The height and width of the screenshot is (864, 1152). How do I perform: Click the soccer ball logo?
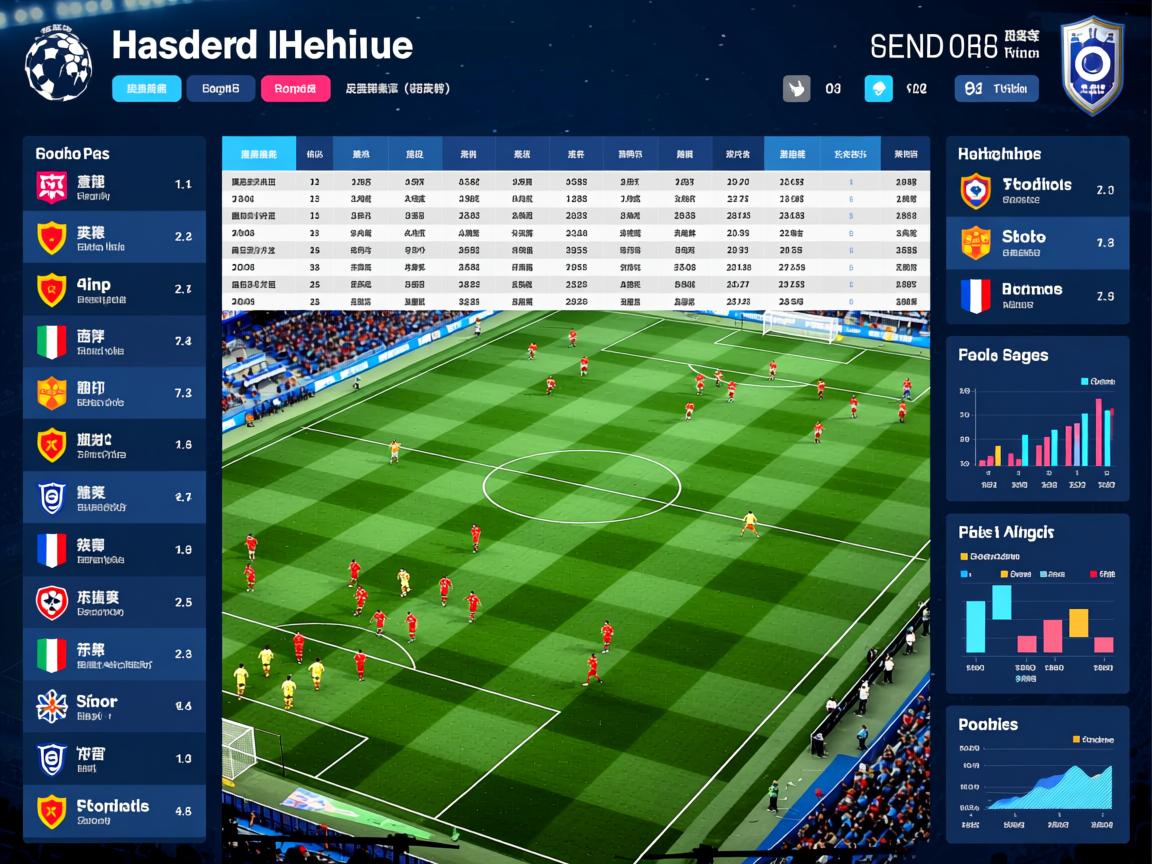coord(58,63)
